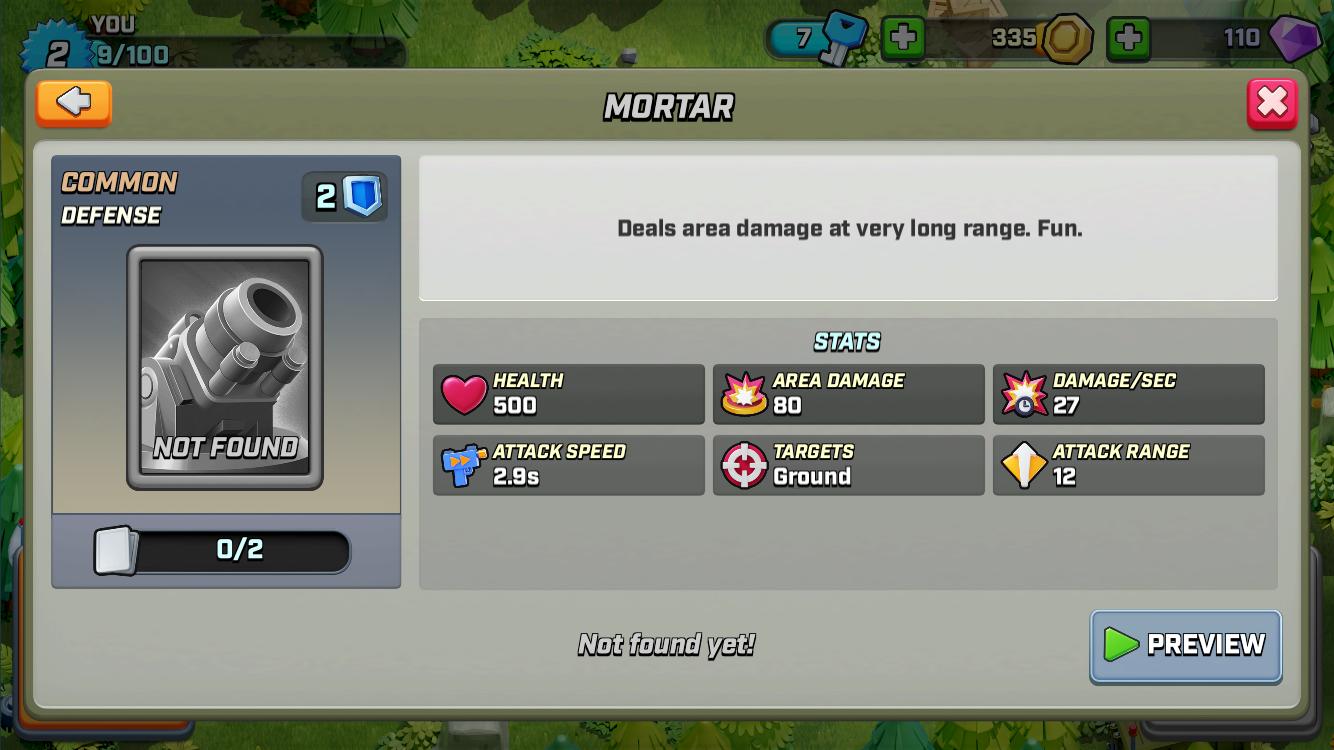1334x750 pixels.
Task: Start the Preview playback
Action: click(1185, 646)
